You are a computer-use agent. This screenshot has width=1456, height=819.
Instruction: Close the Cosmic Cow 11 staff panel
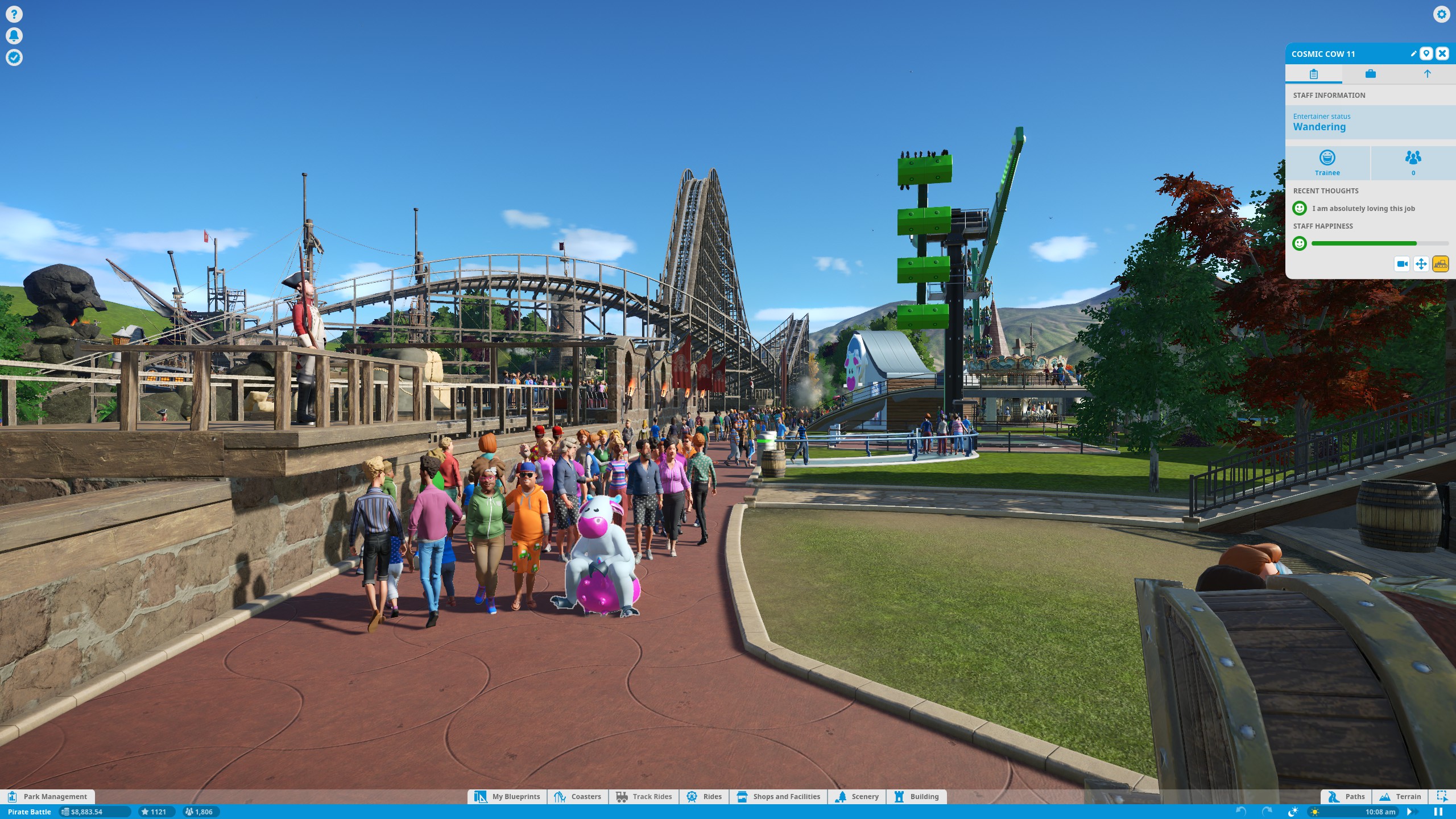(1442, 53)
